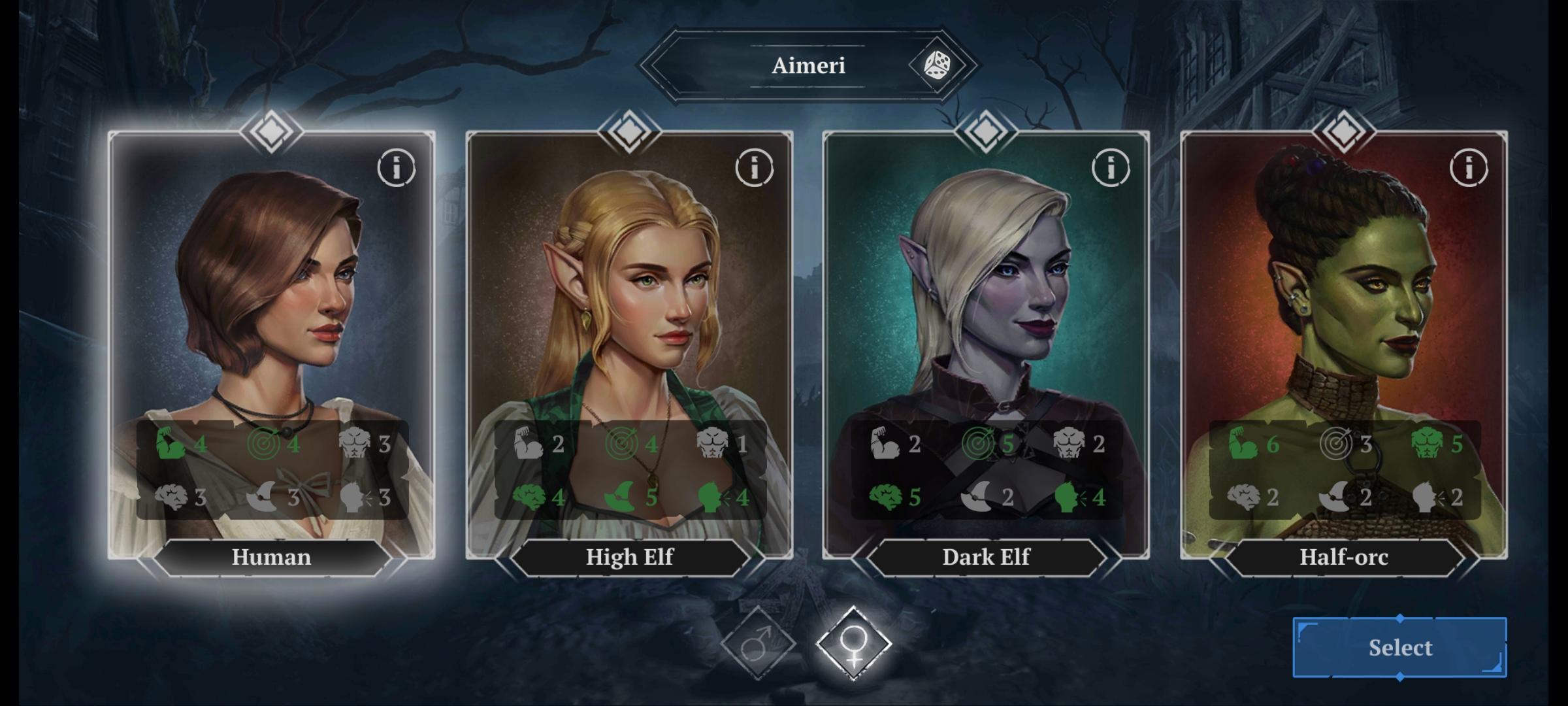This screenshot has width=1568, height=706.
Task: Confirm choice with the Select button
Action: click(1399, 647)
